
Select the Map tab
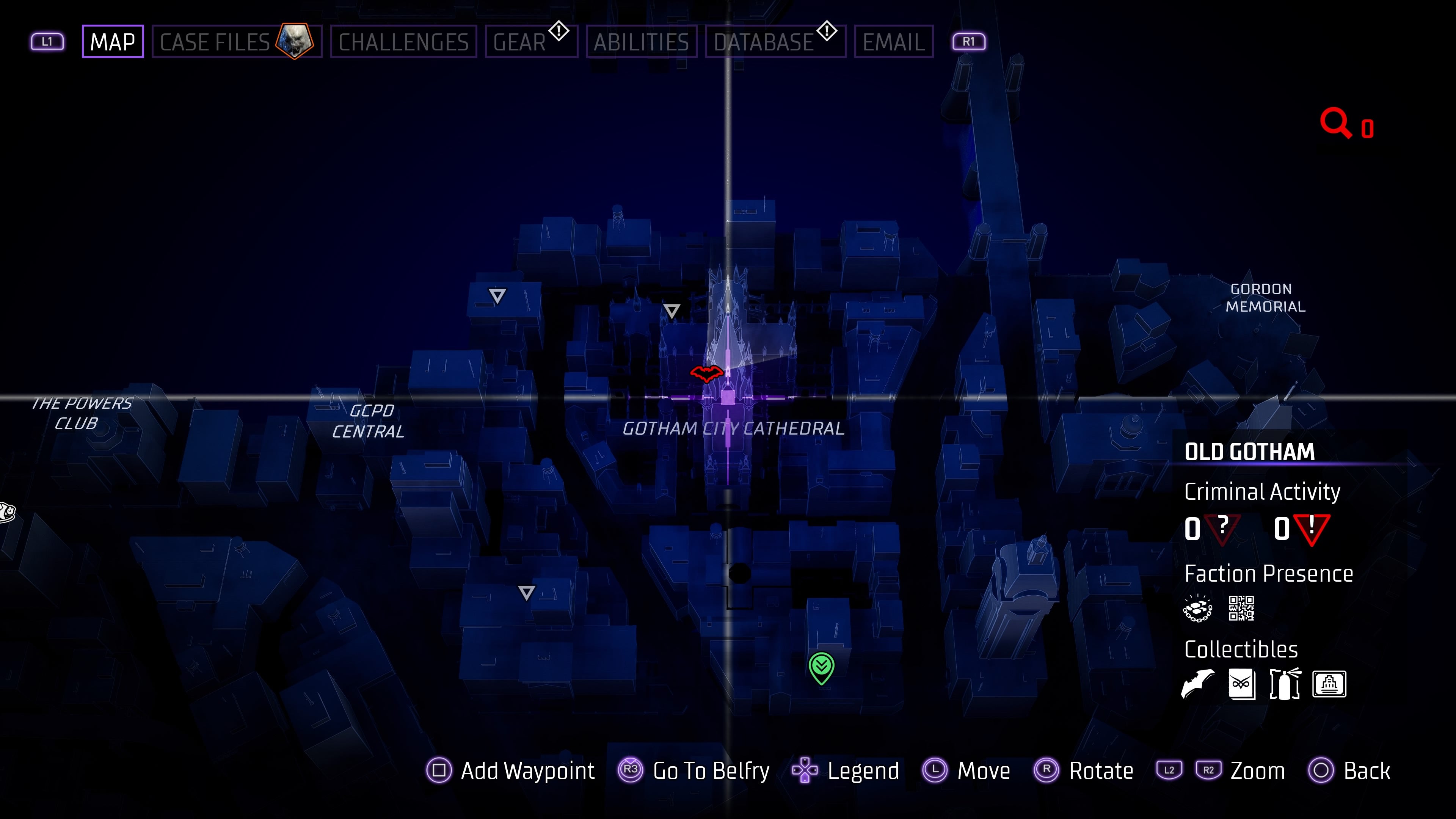pyautogui.click(x=113, y=42)
